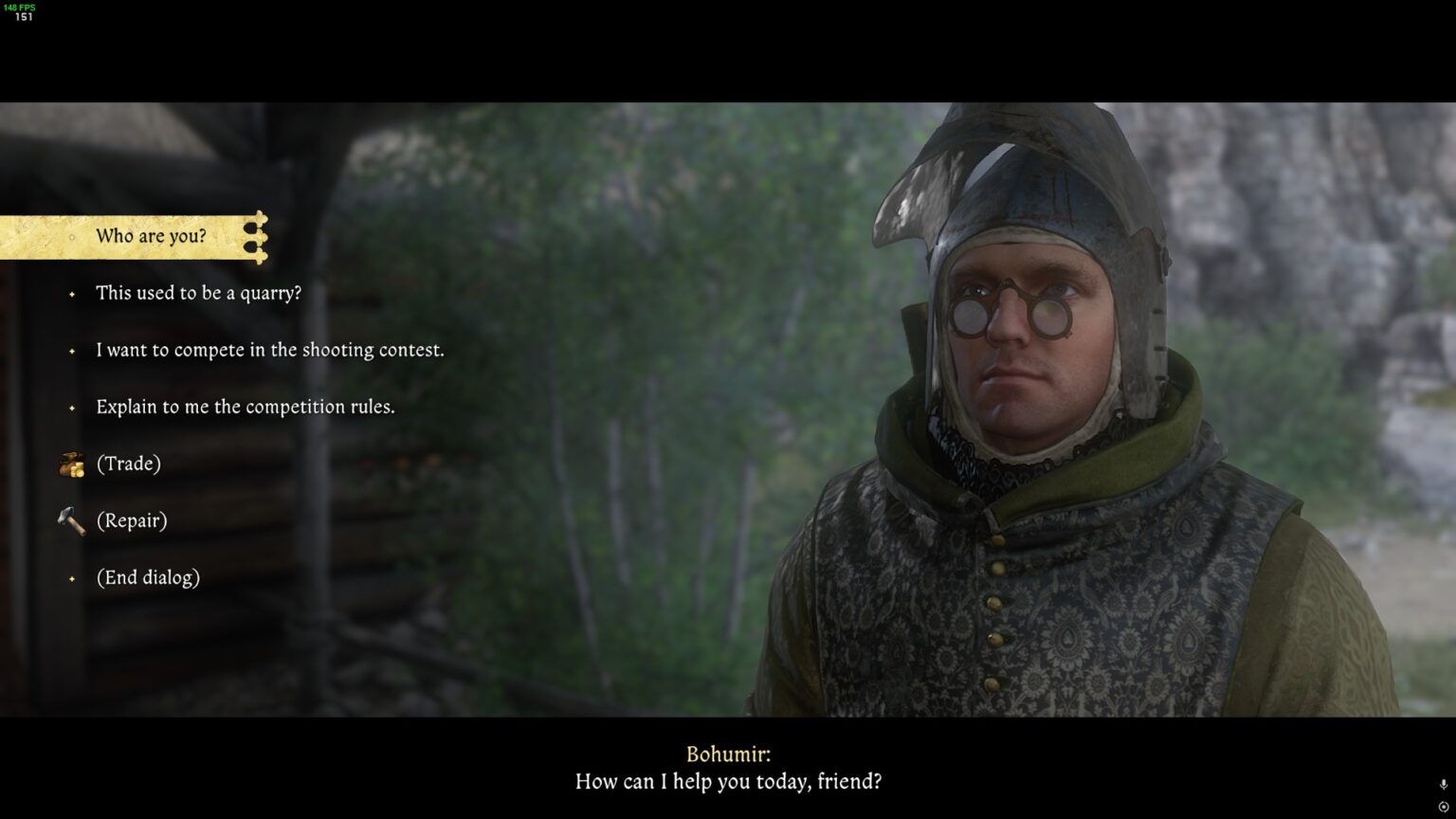Click the green FPS counter overlay
The image size is (1456, 819).
click(x=22, y=6)
